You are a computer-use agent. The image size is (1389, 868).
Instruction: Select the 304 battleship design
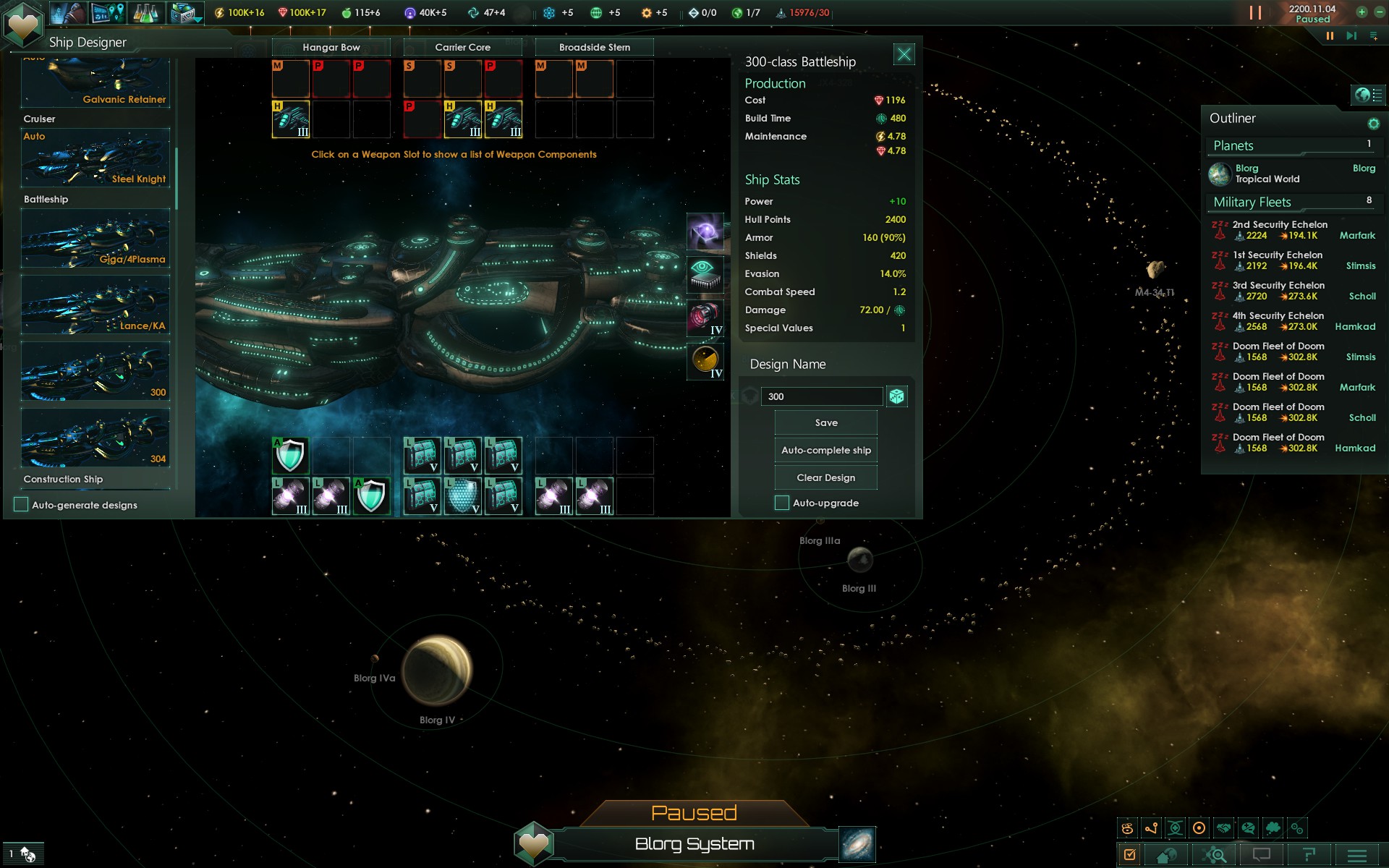(x=95, y=438)
